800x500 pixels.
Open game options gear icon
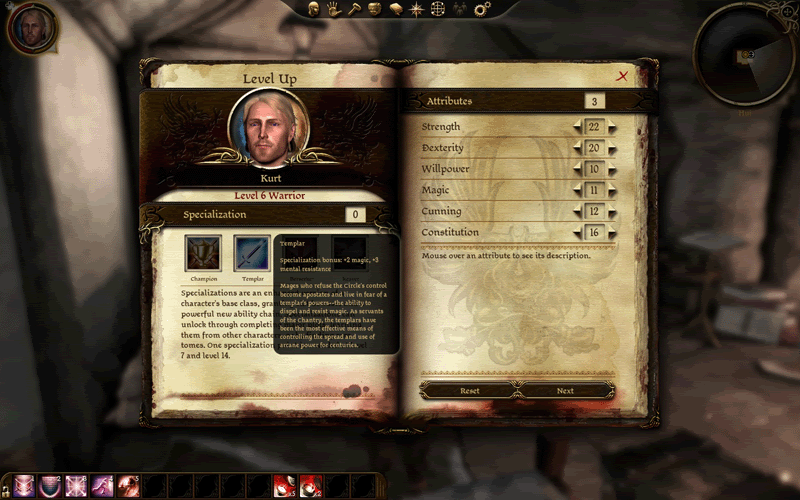(x=482, y=9)
